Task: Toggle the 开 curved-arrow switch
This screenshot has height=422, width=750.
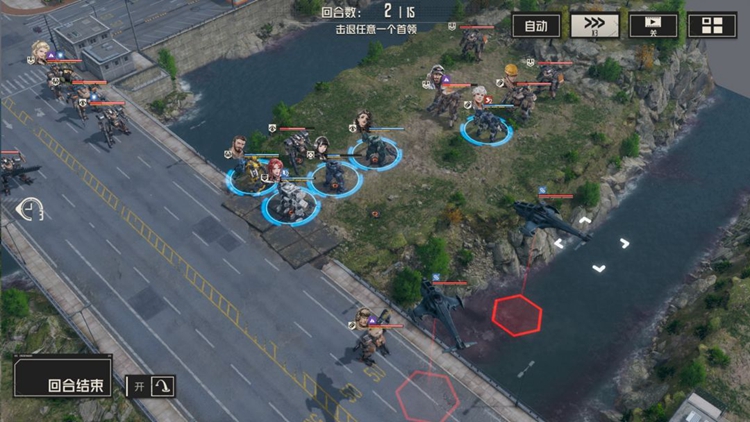Action: (x=151, y=385)
